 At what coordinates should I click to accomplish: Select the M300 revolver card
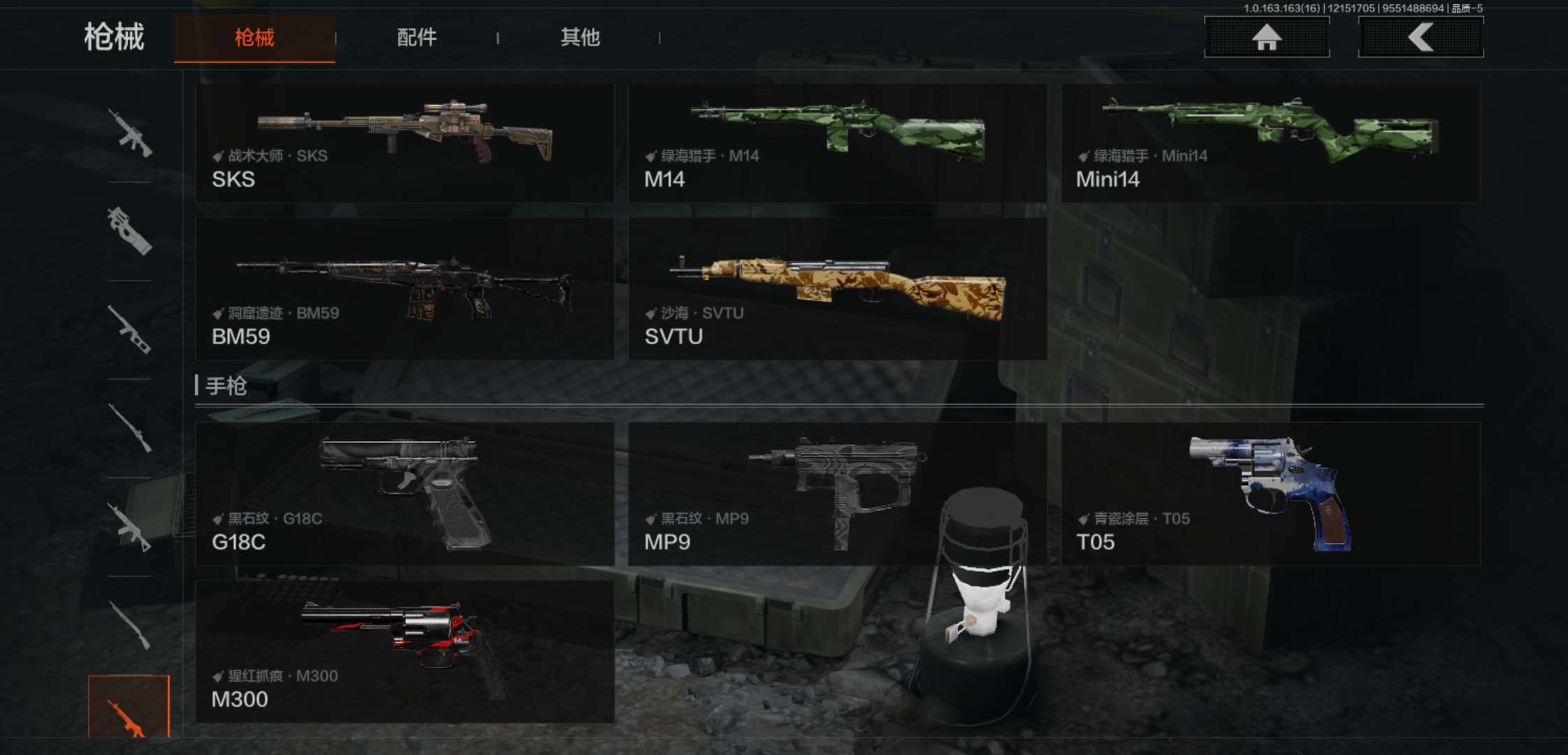405,652
